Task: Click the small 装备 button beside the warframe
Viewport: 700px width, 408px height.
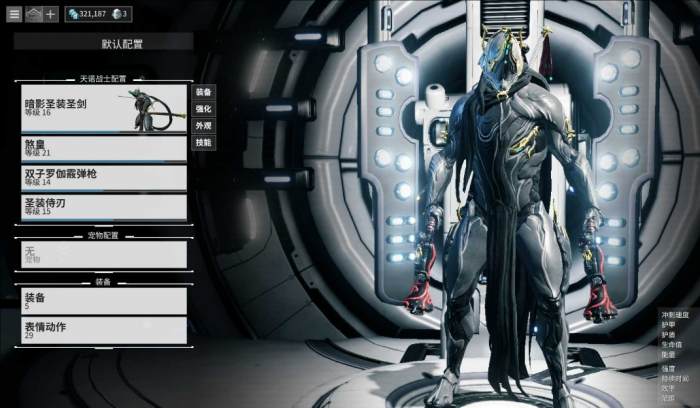Action: (203, 91)
